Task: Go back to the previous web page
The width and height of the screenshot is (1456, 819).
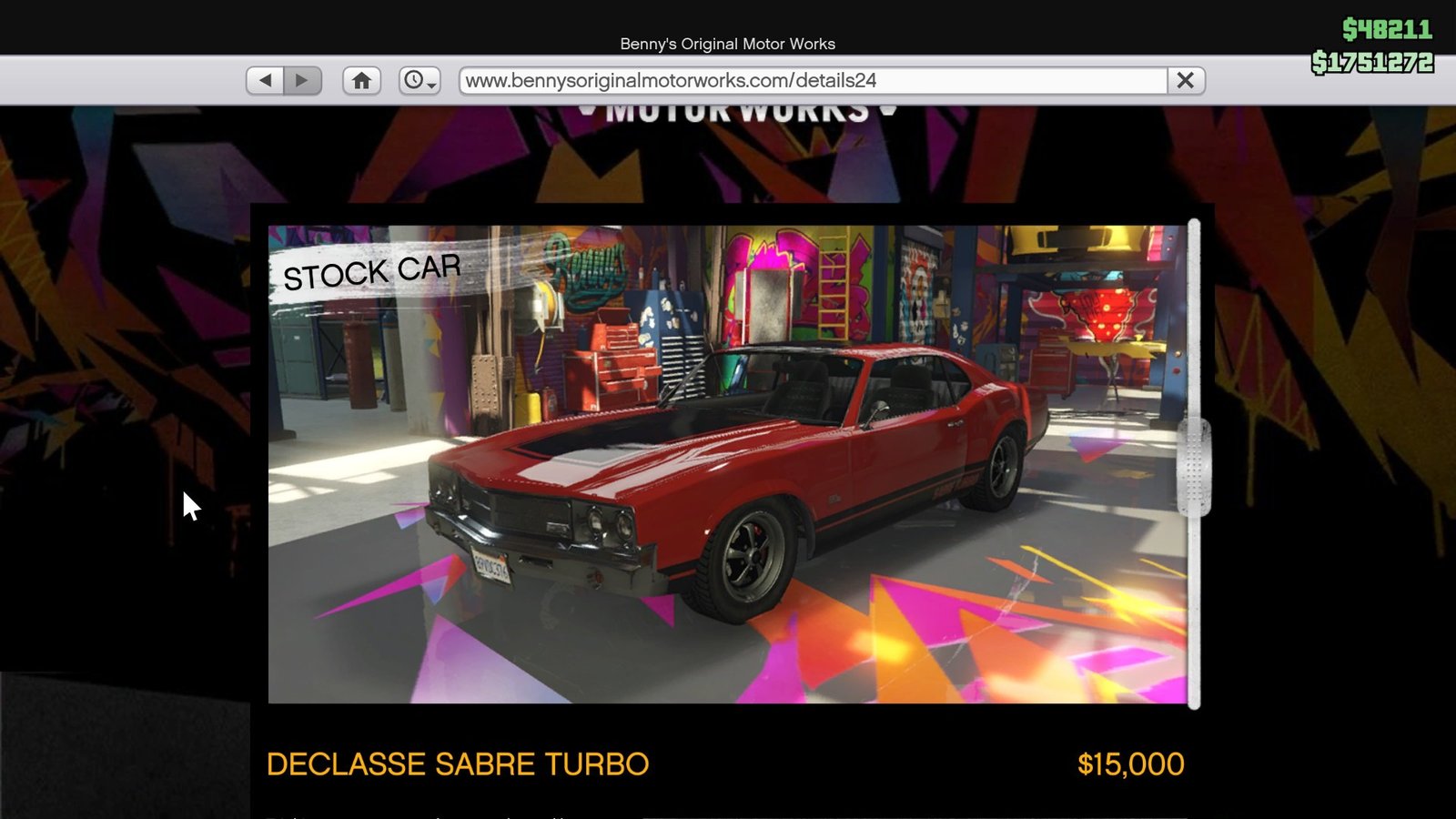Action: [x=265, y=80]
